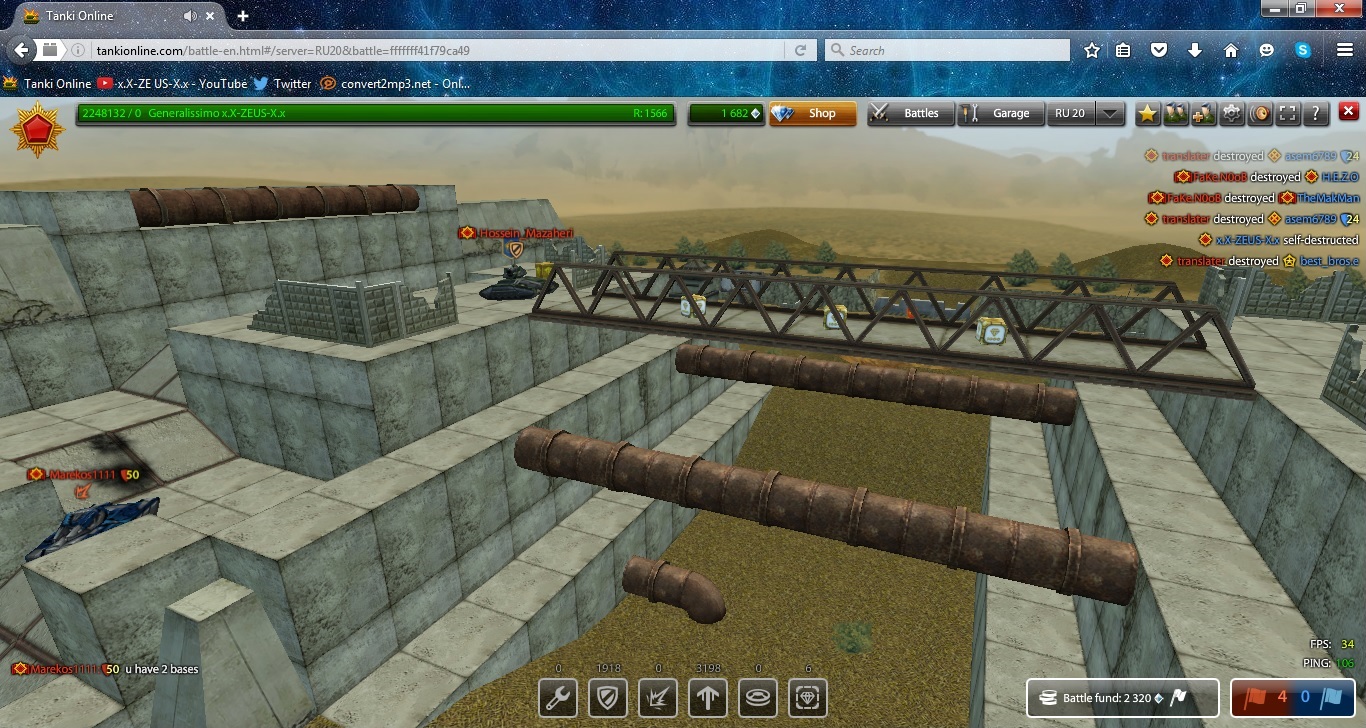The width and height of the screenshot is (1366, 728).
Task: Open help with the question mark button
Action: coord(1316,114)
